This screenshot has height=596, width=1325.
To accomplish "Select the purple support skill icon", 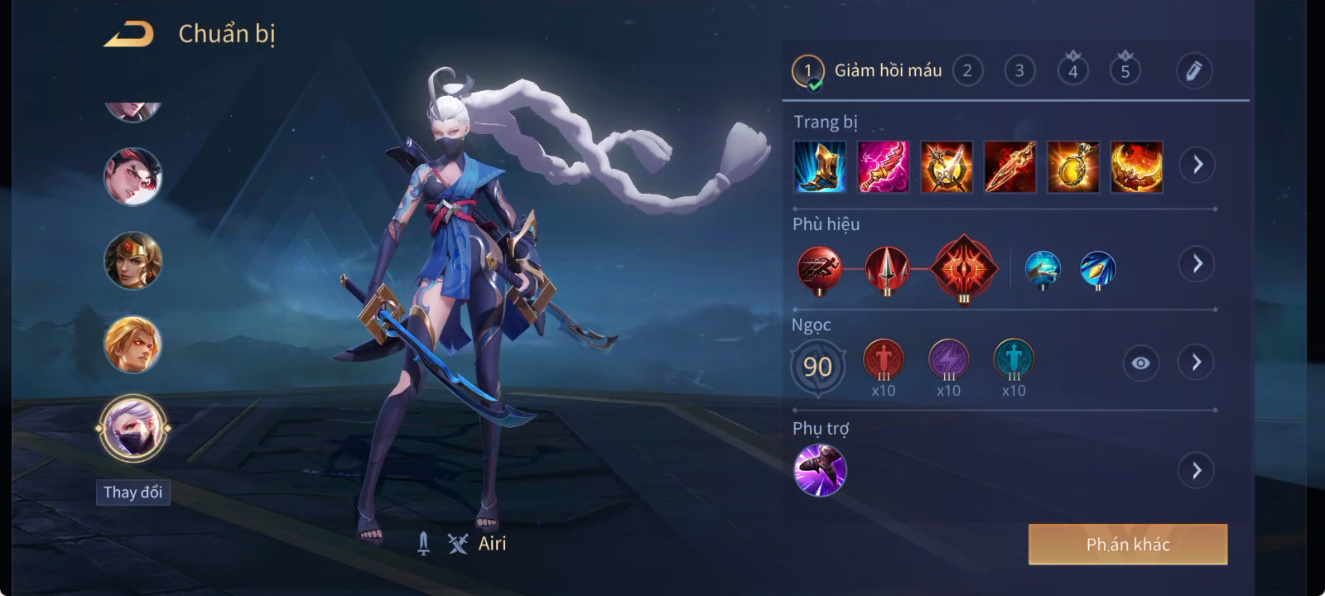I will tap(820, 470).
